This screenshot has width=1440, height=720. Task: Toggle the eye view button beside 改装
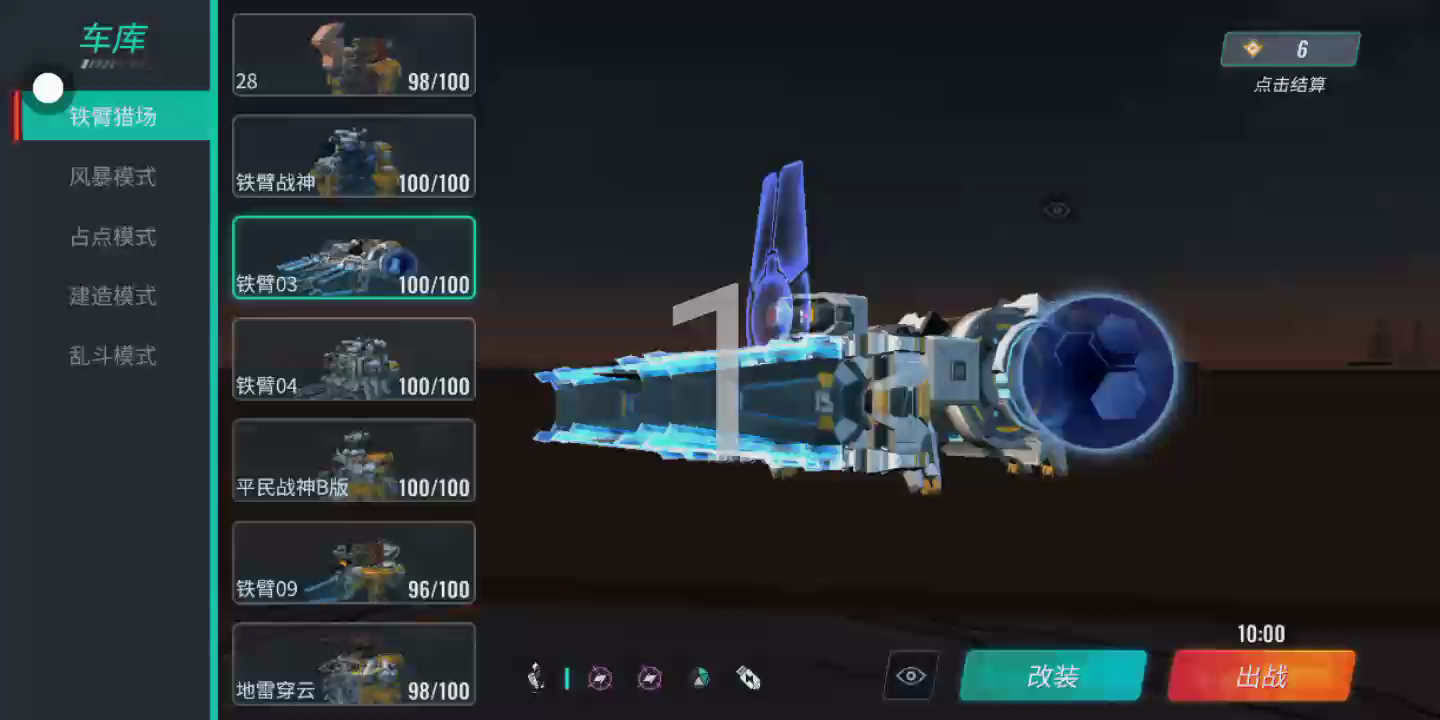point(911,676)
